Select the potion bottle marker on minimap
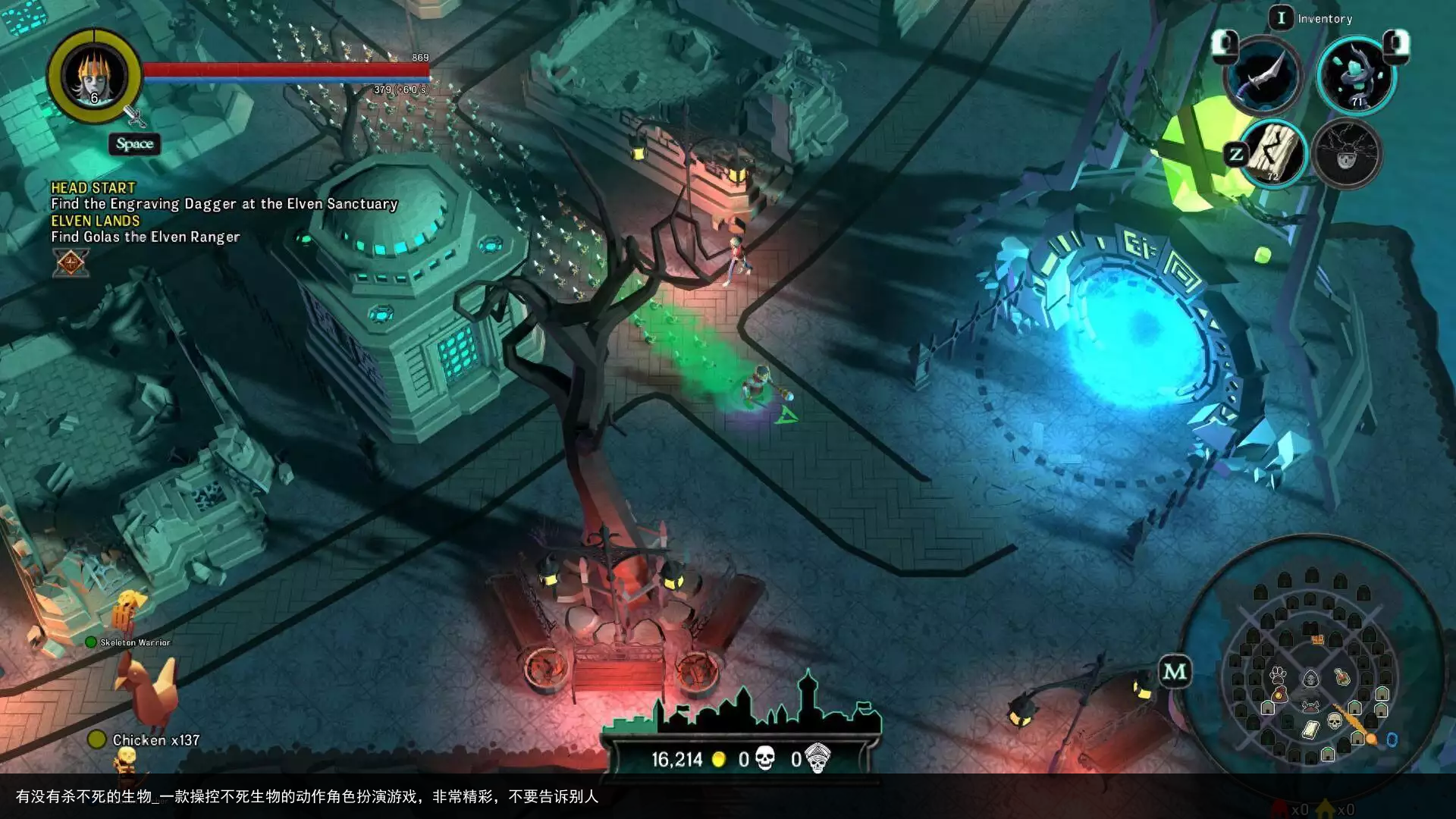 (1341, 676)
